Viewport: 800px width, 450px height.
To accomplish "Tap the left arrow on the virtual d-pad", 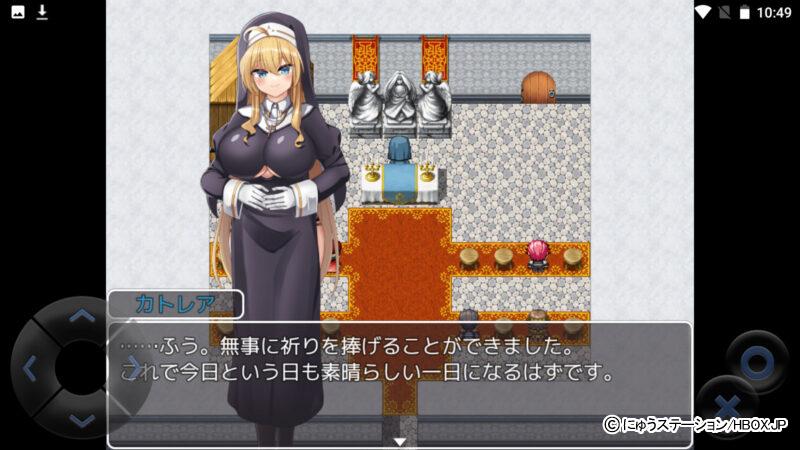I will pos(29,369).
